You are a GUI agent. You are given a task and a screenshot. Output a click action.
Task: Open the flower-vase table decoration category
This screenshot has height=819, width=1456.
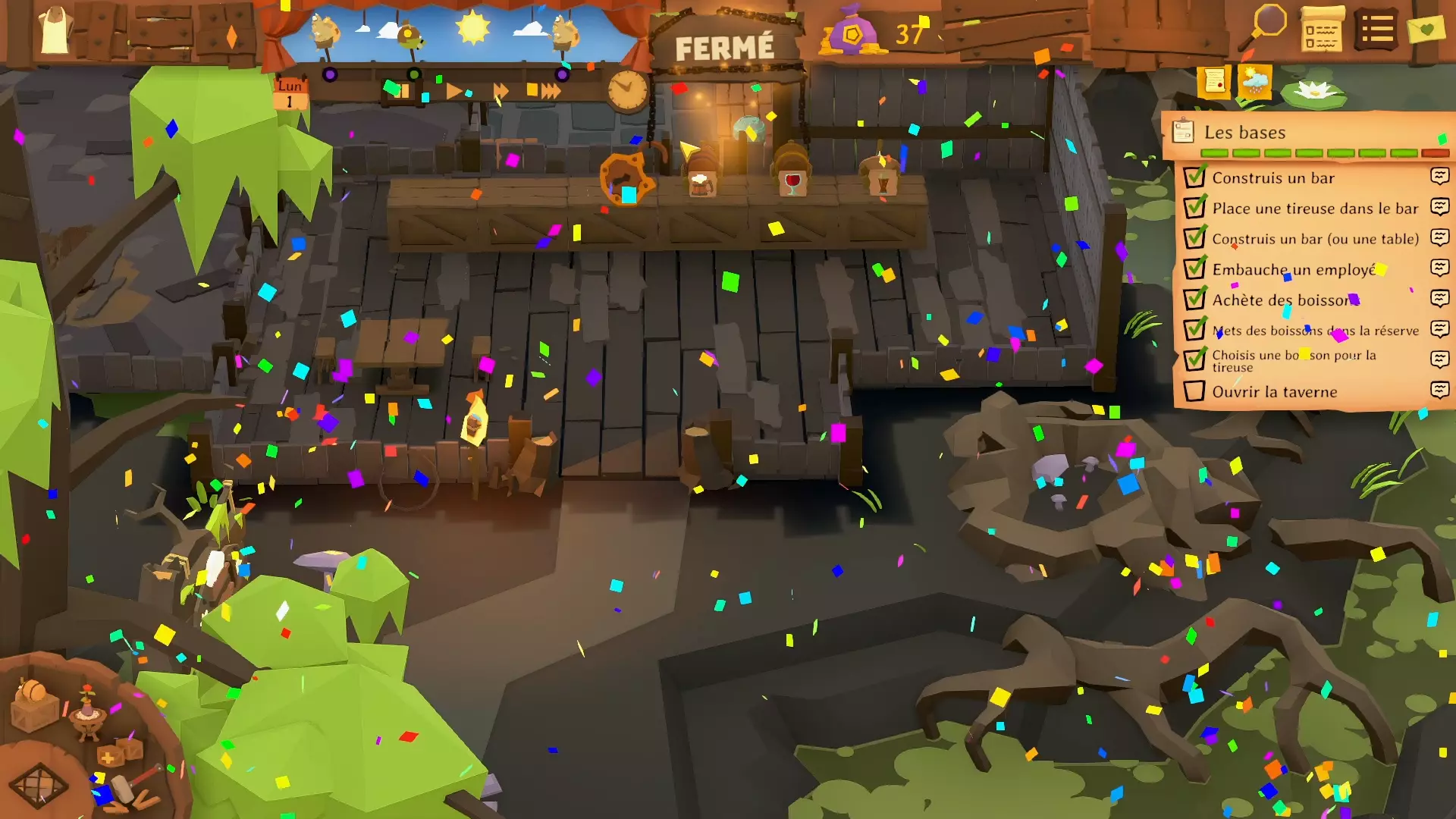click(x=88, y=711)
